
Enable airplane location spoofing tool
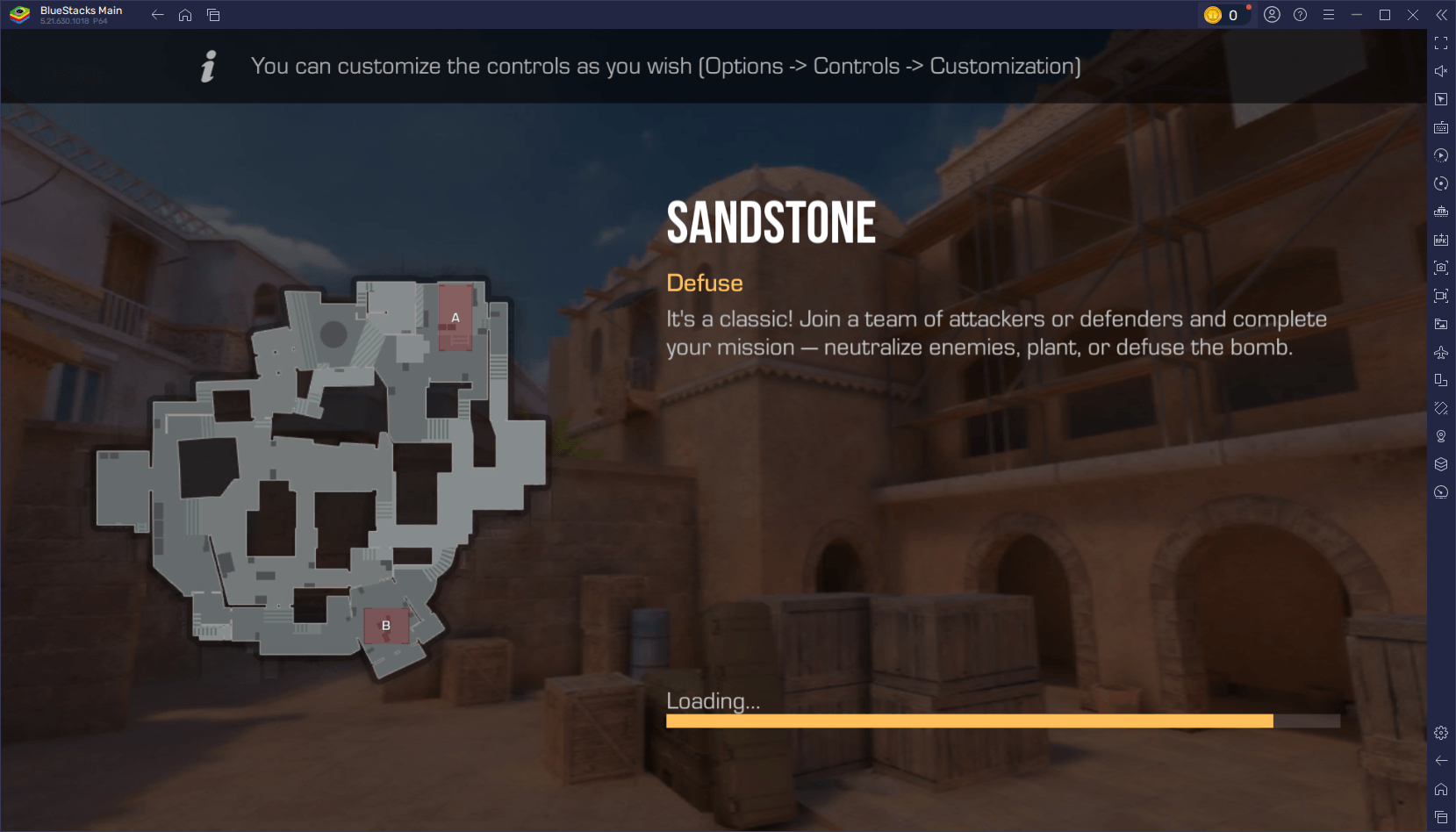click(x=1441, y=352)
